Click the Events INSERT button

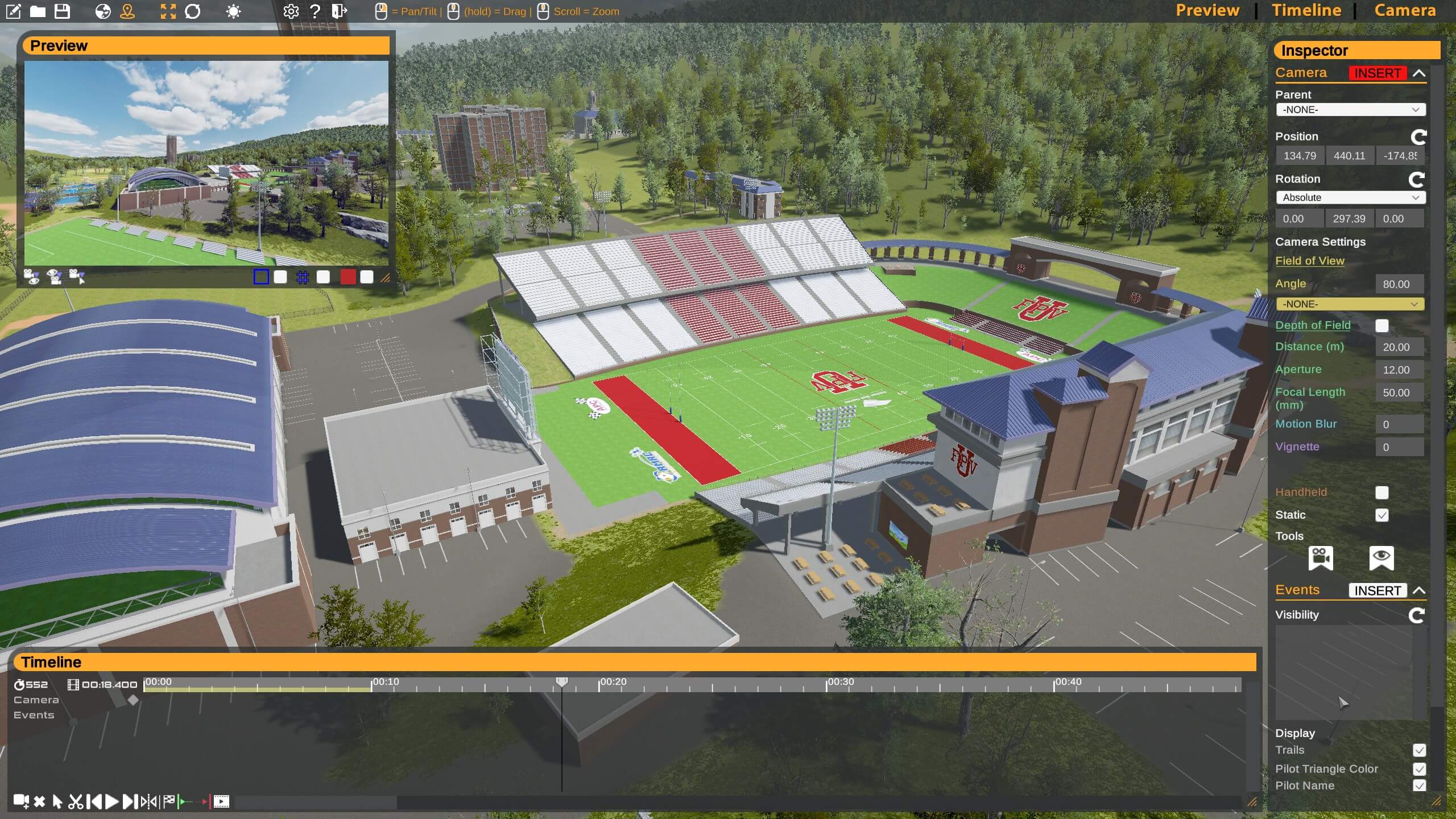[1377, 591]
